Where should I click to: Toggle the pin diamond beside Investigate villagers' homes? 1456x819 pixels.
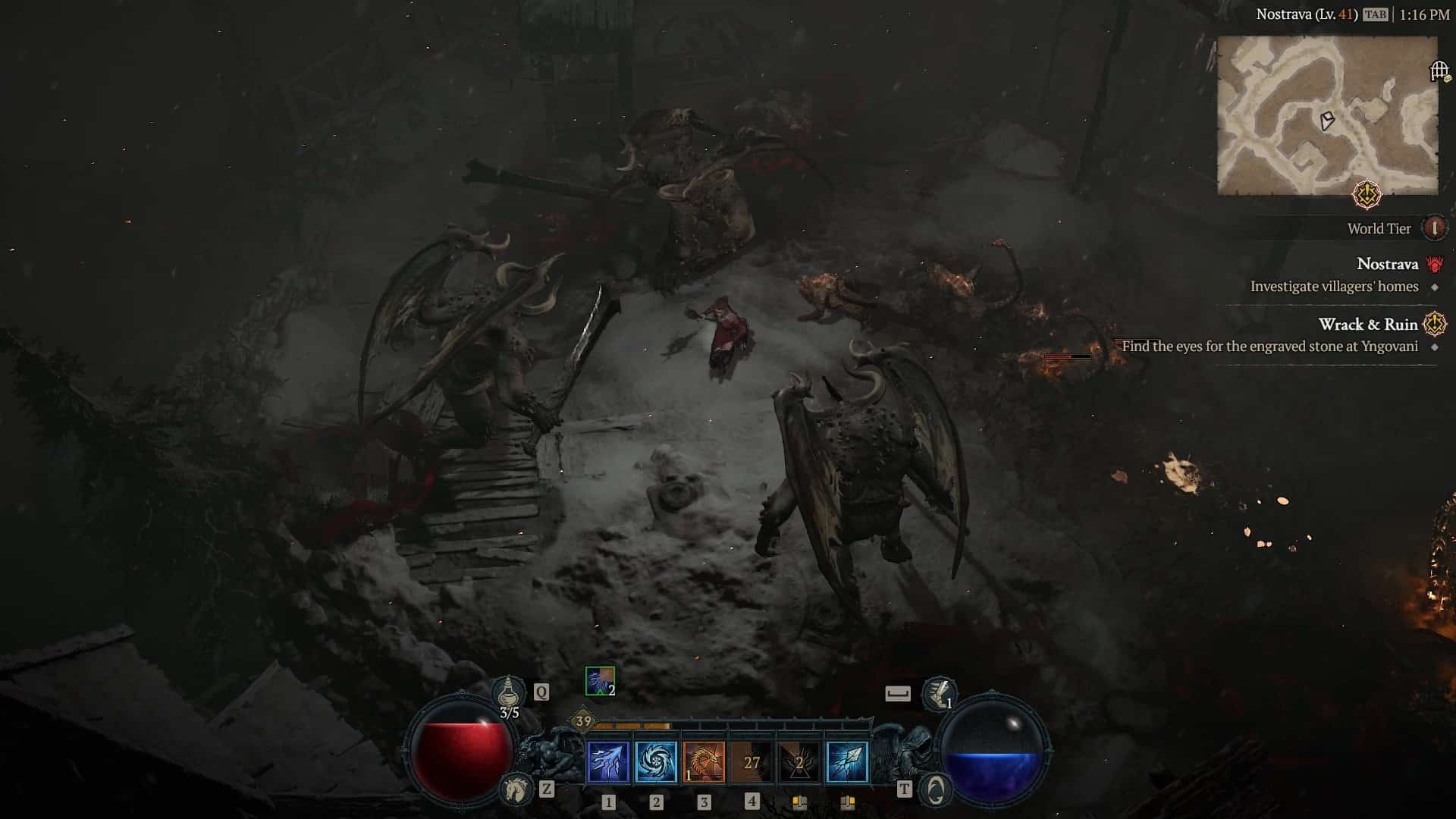click(1433, 287)
